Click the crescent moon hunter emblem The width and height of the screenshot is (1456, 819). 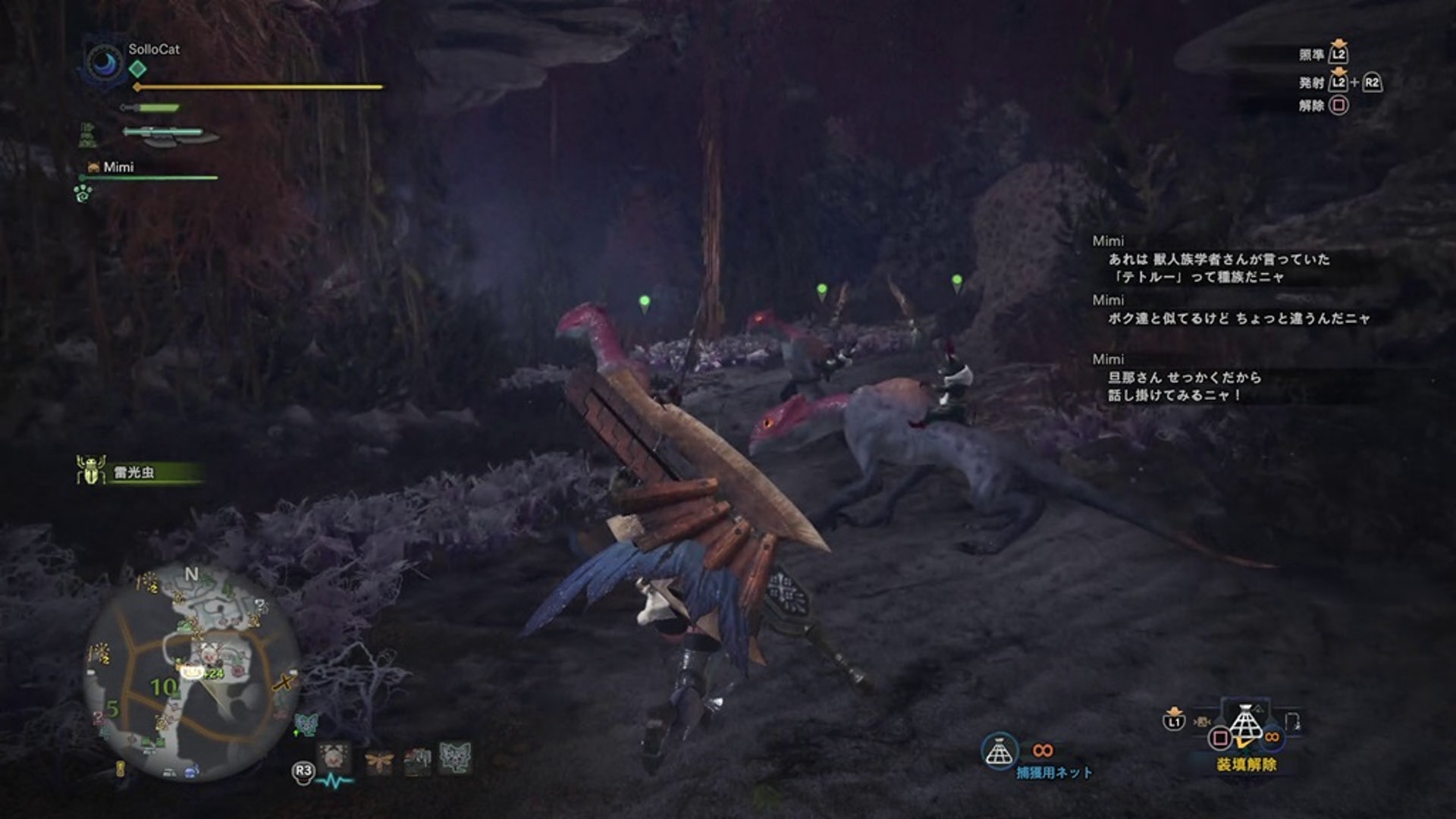point(105,62)
